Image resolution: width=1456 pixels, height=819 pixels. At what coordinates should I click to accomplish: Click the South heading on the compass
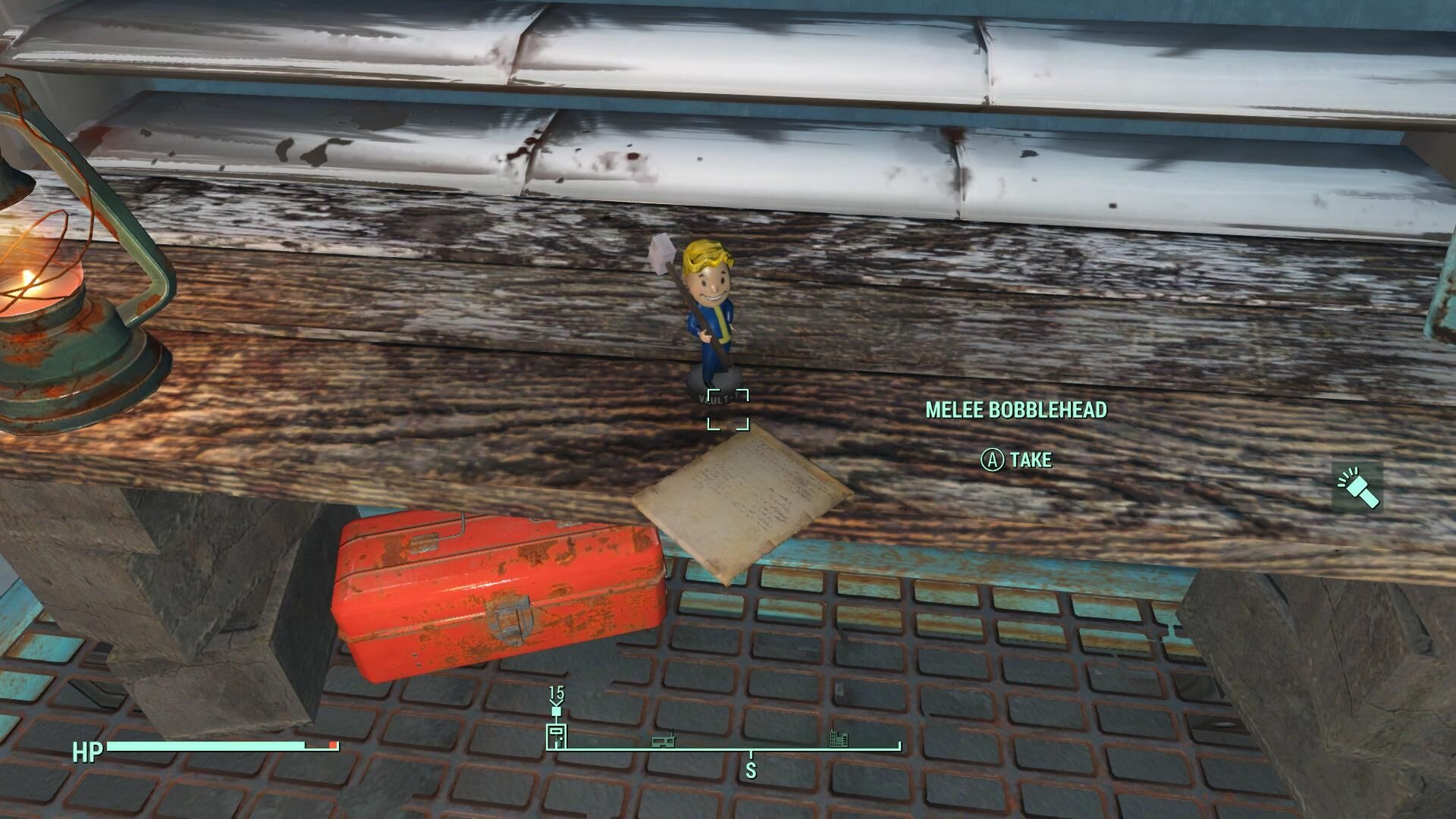[x=751, y=770]
